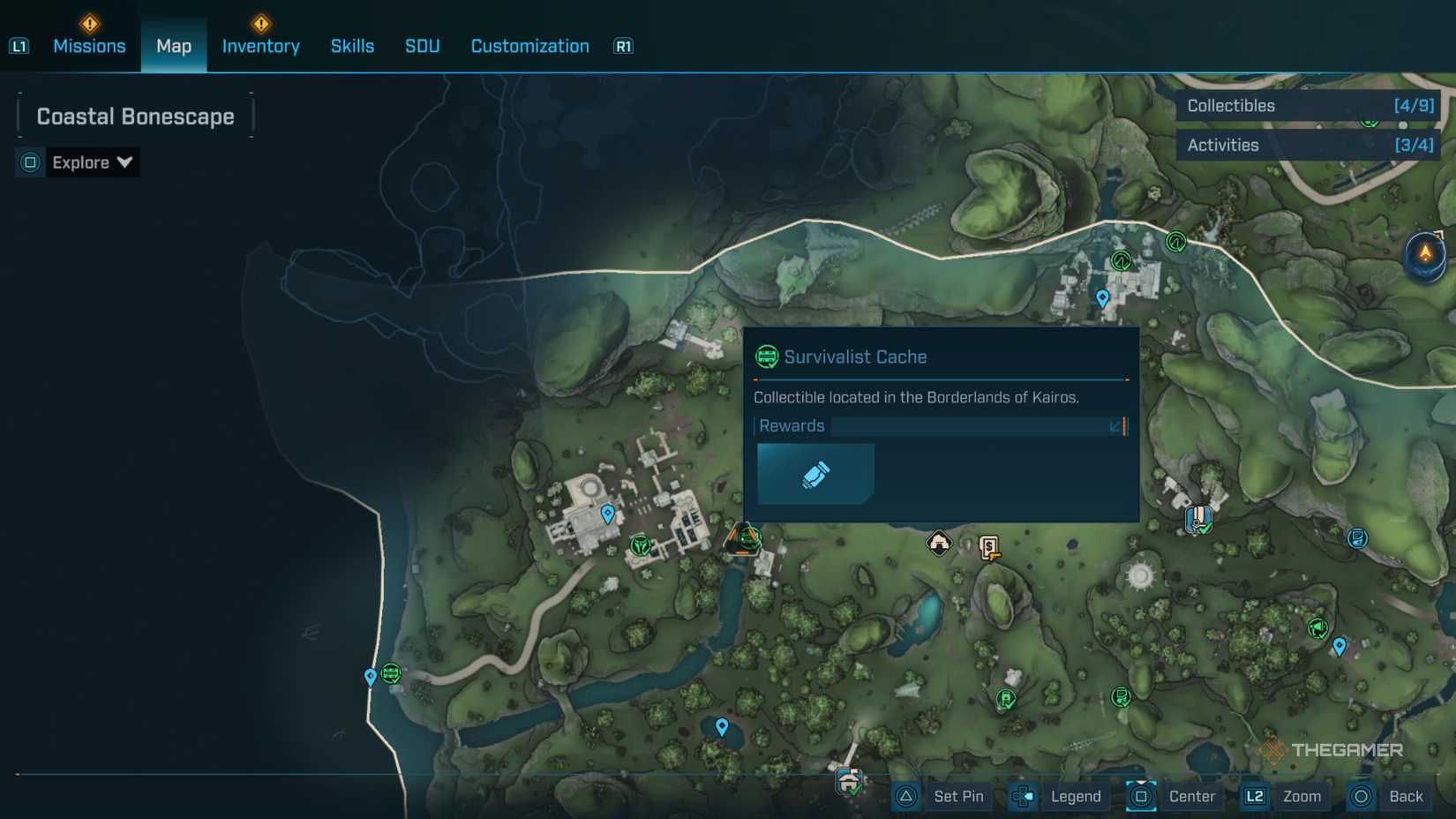This screenshot has height=819, width=1456.
Task: Click the orange player arrow marker
Action: pyautogui.click(x=1425, y=254)
